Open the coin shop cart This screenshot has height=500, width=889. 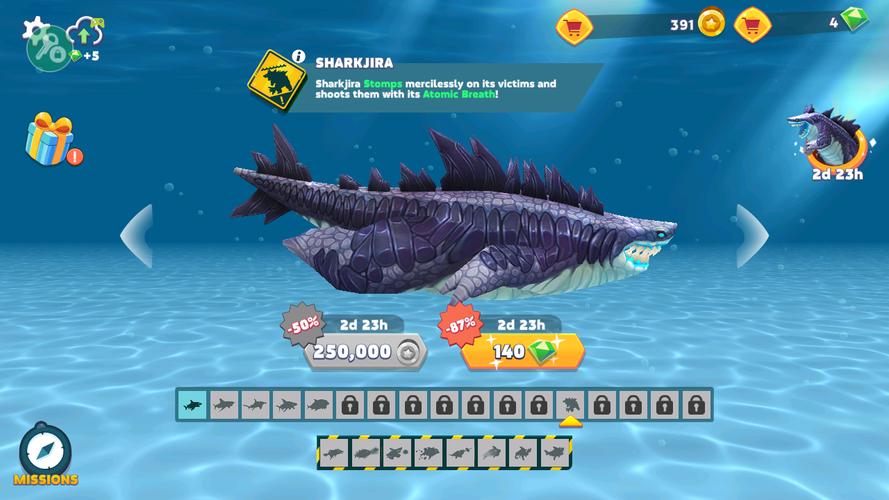coord(574,23)
